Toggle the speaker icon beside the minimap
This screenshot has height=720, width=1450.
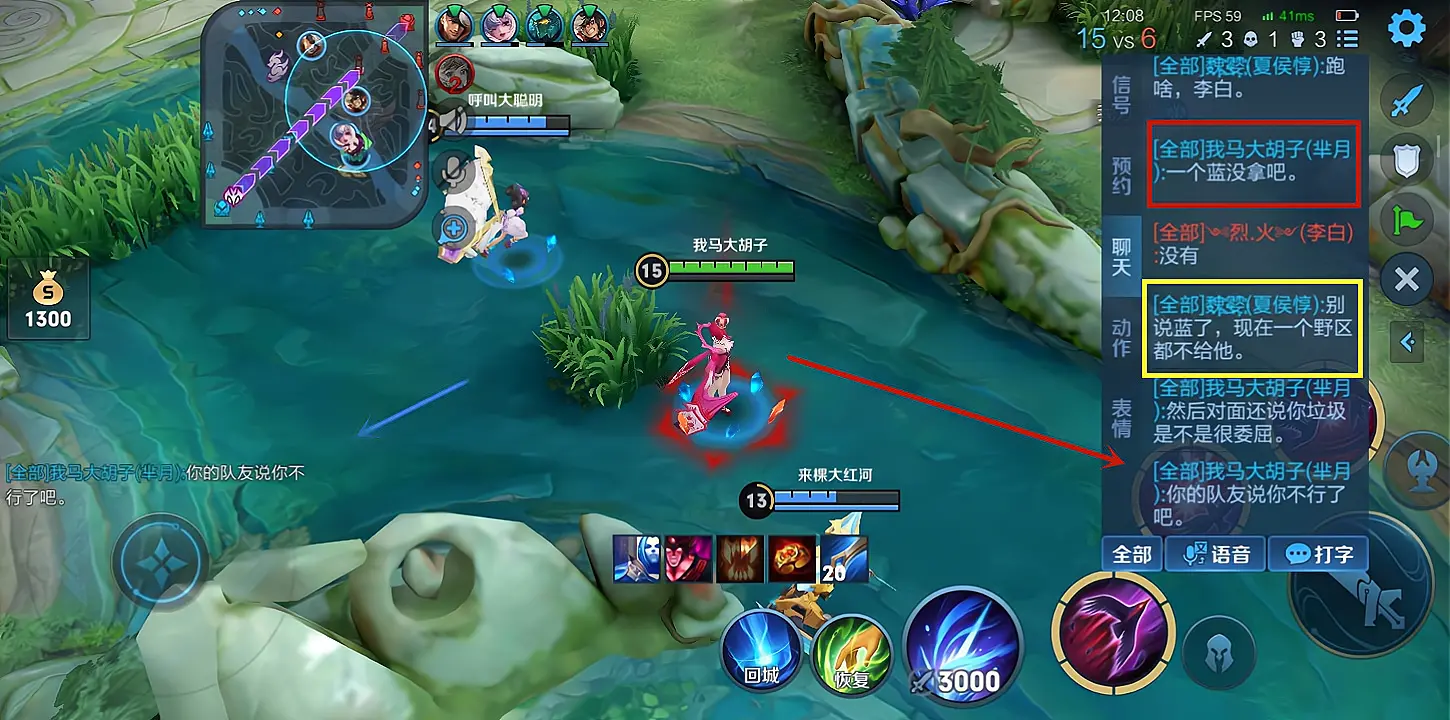click(453, 123)
